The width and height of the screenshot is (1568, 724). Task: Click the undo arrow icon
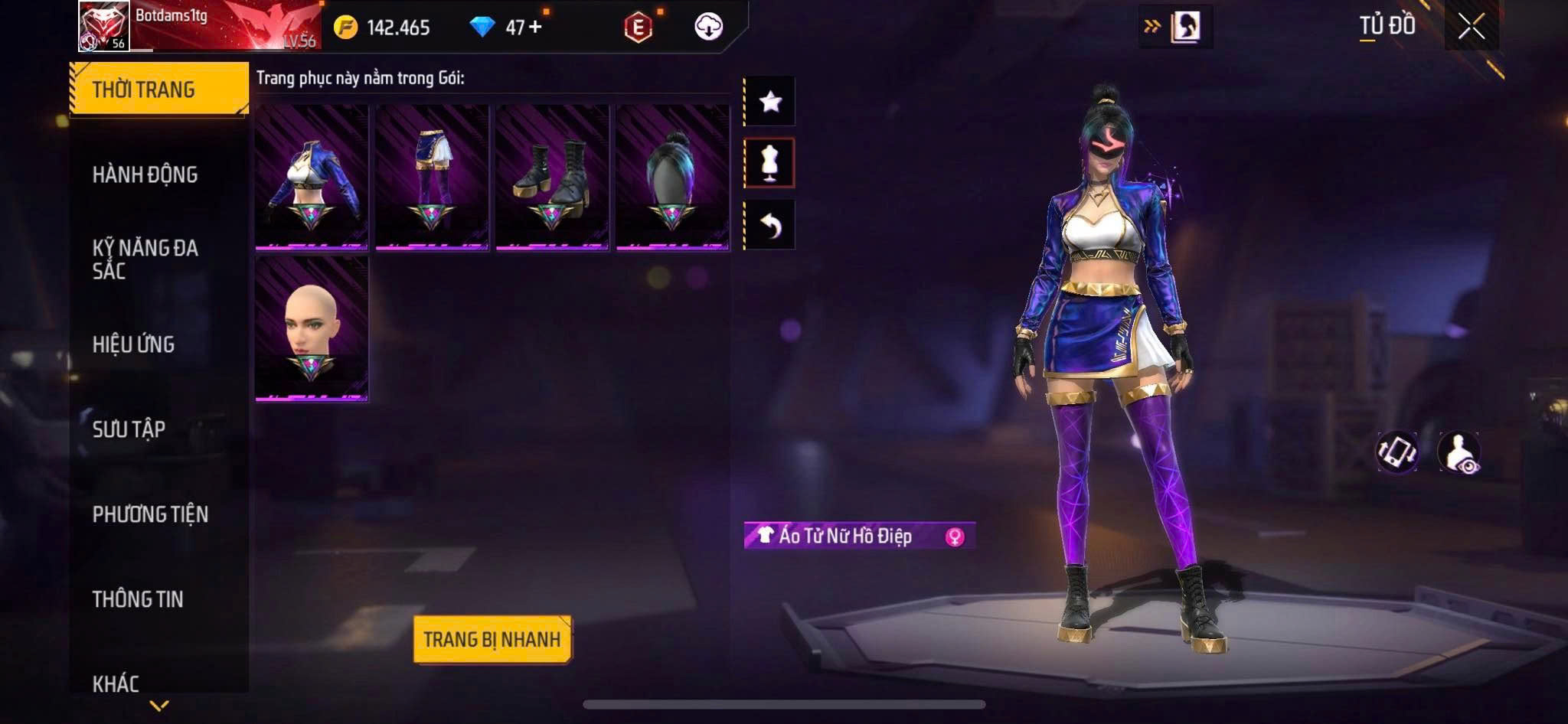[x=770, y=225]
